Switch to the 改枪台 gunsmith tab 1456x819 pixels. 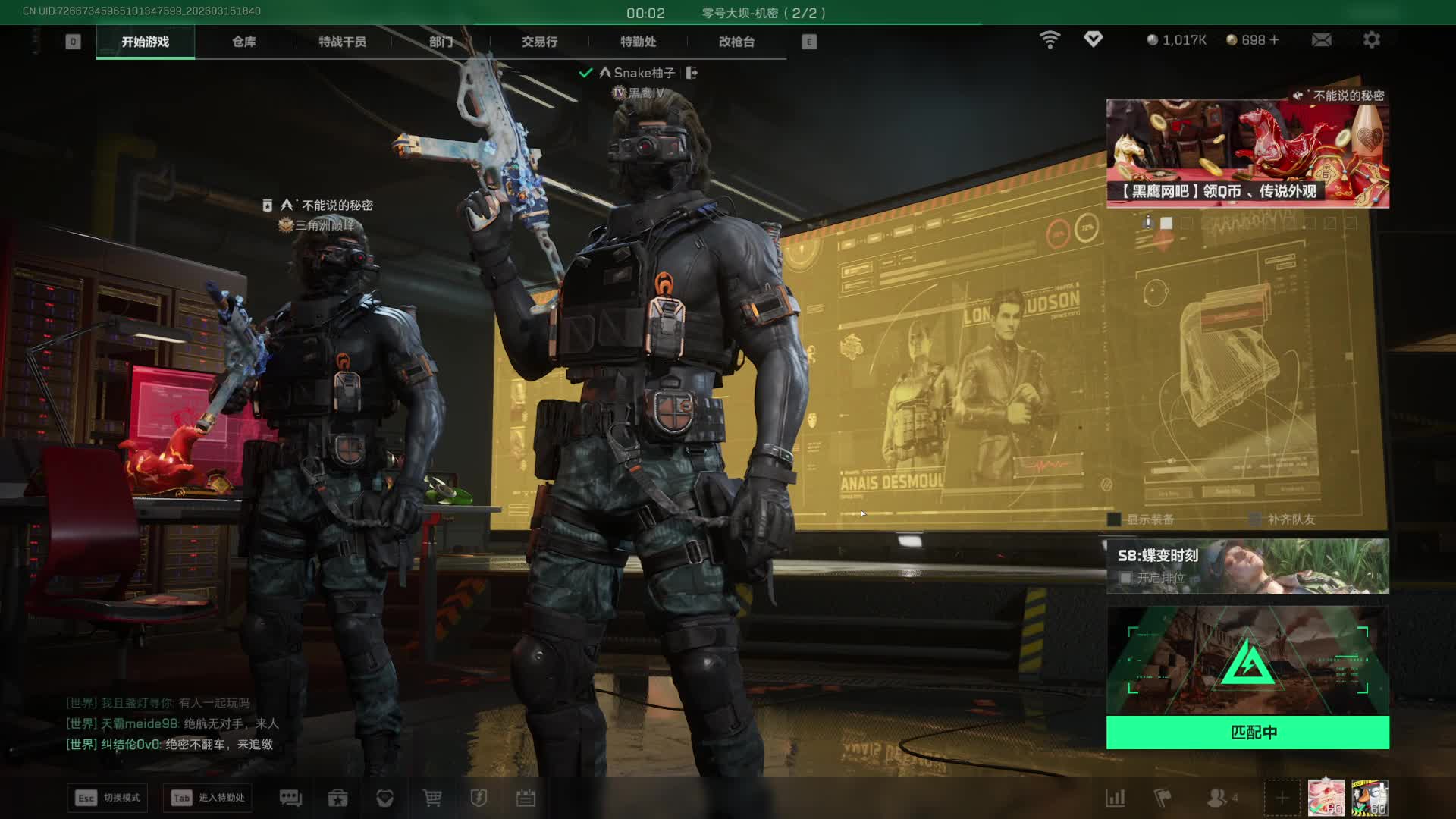(x=736, y=42)
